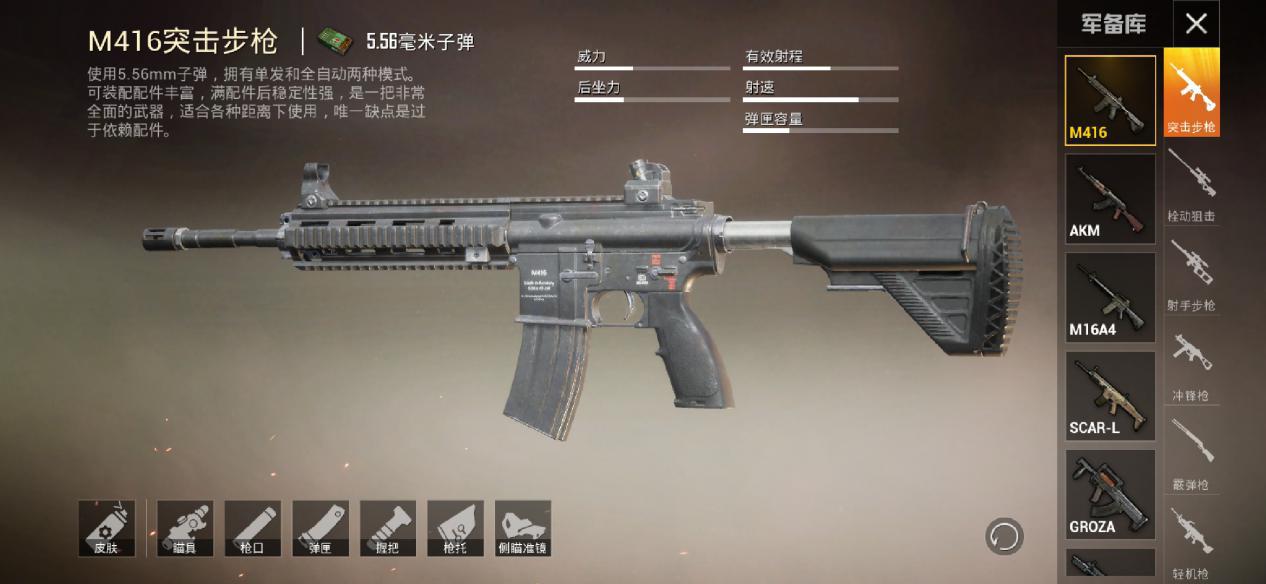View the GROZA in the armory list
1266x584 pixels.
click(x=1110, y=493)
